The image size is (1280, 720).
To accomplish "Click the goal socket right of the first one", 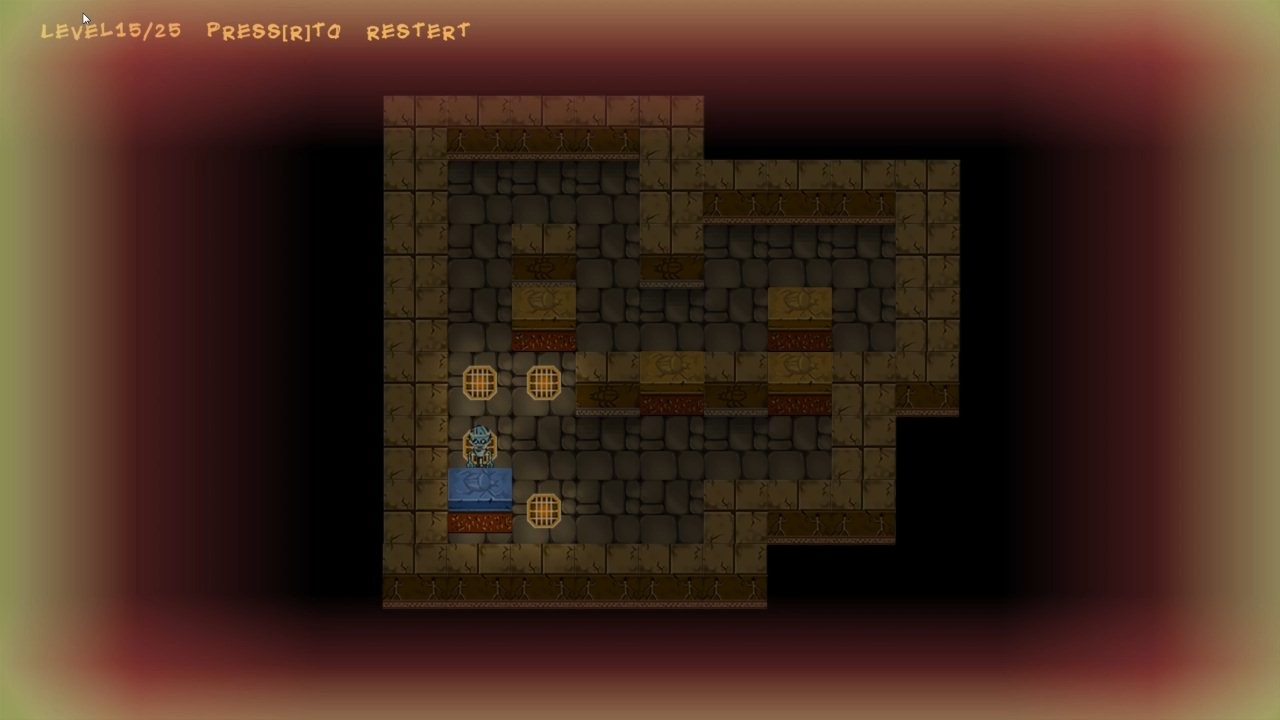I will click(x=543, y=382).
